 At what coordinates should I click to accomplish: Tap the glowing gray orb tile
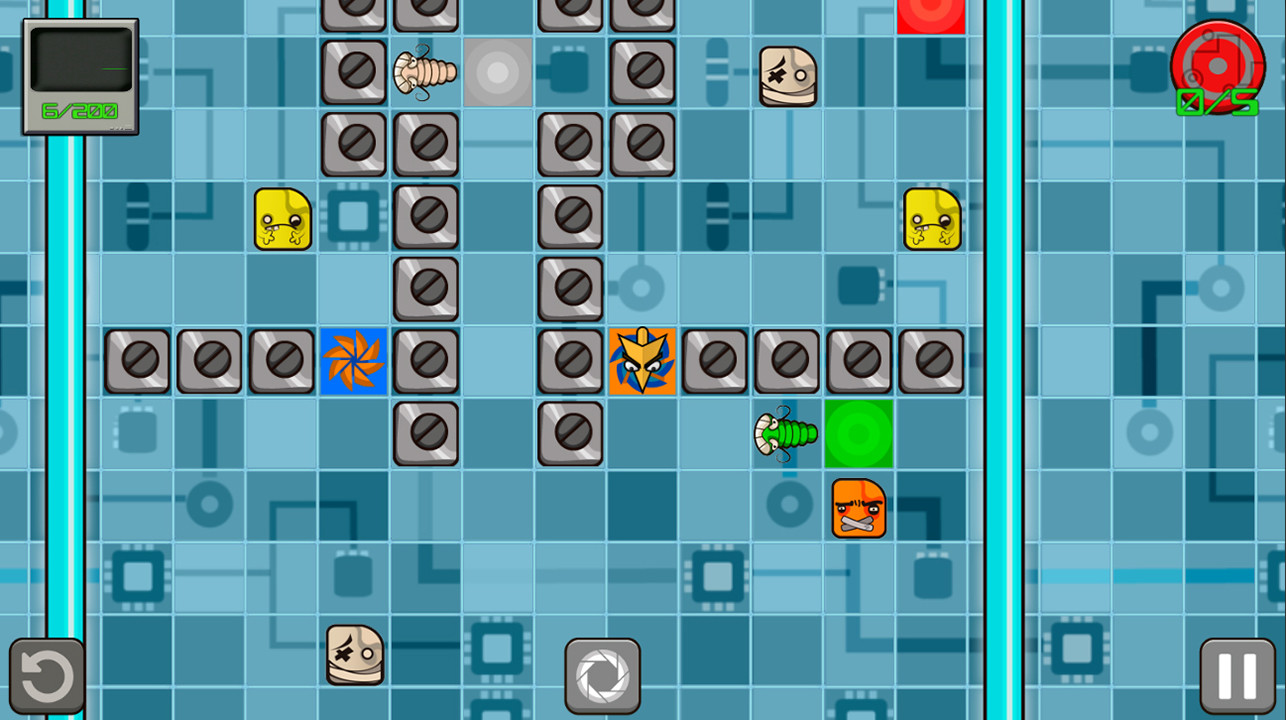(497, 73)
